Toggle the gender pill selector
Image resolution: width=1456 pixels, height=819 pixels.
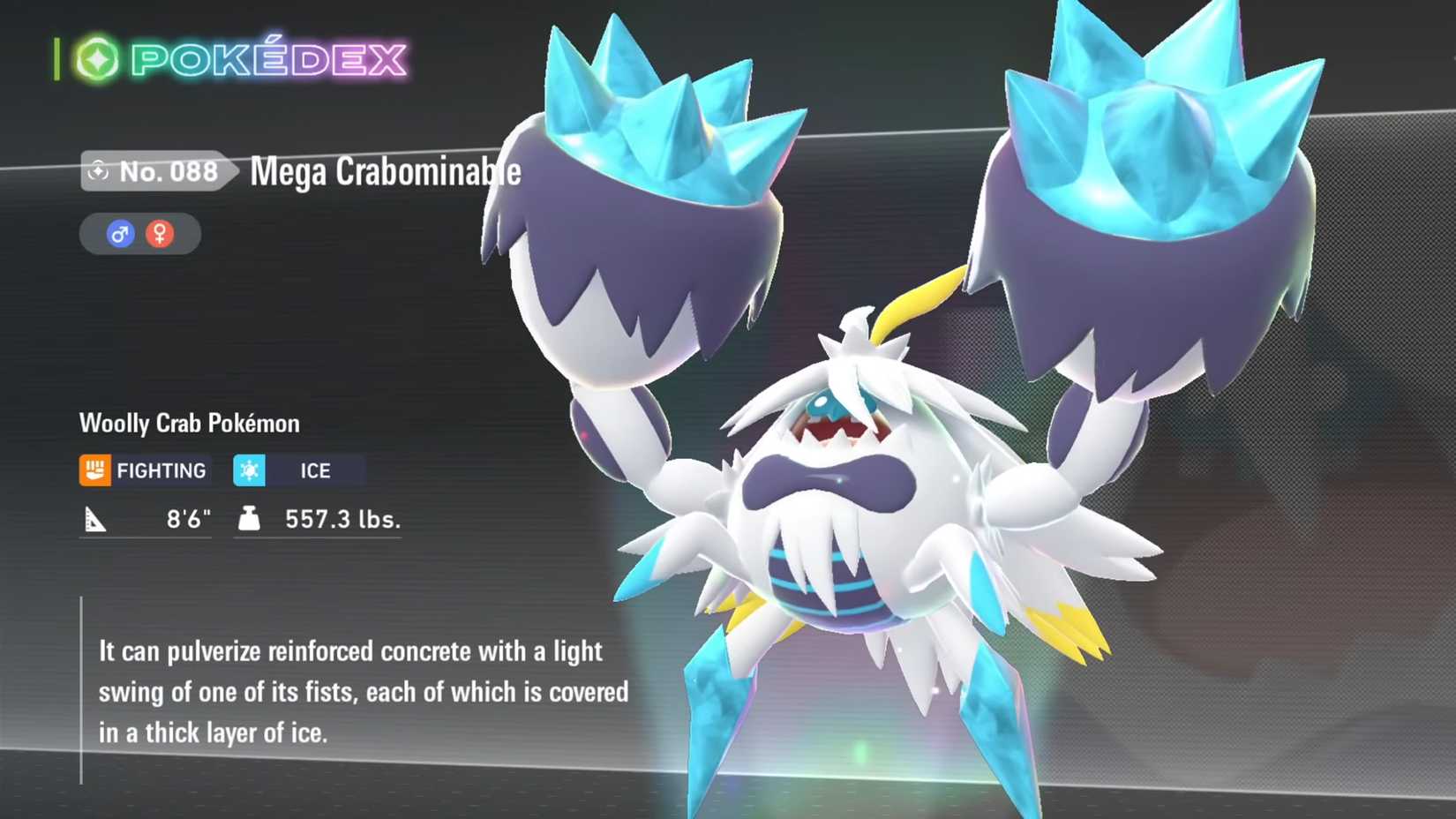click(x=139, y=233)
